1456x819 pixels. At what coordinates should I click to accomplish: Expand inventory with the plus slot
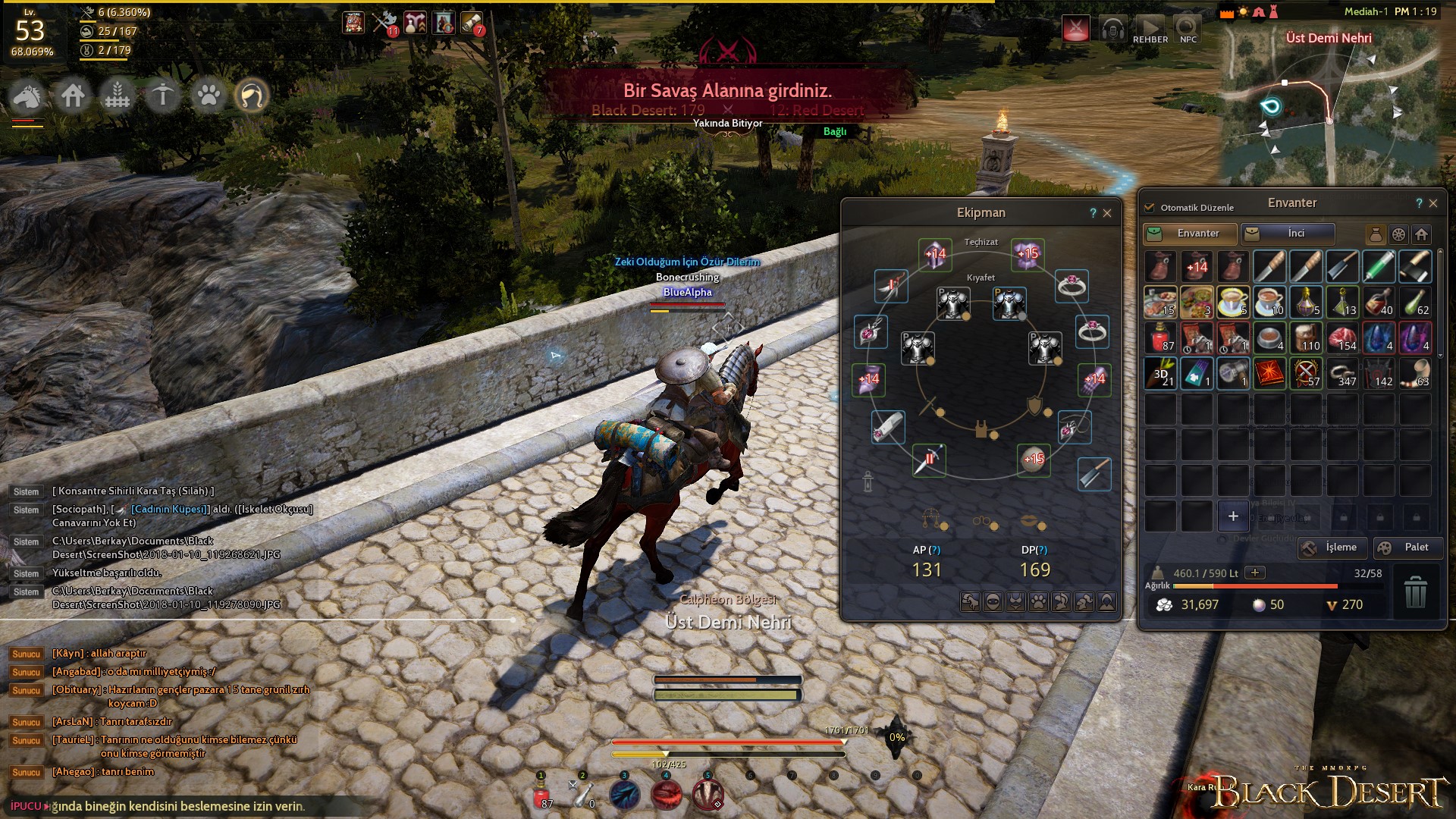point(1233,516)
